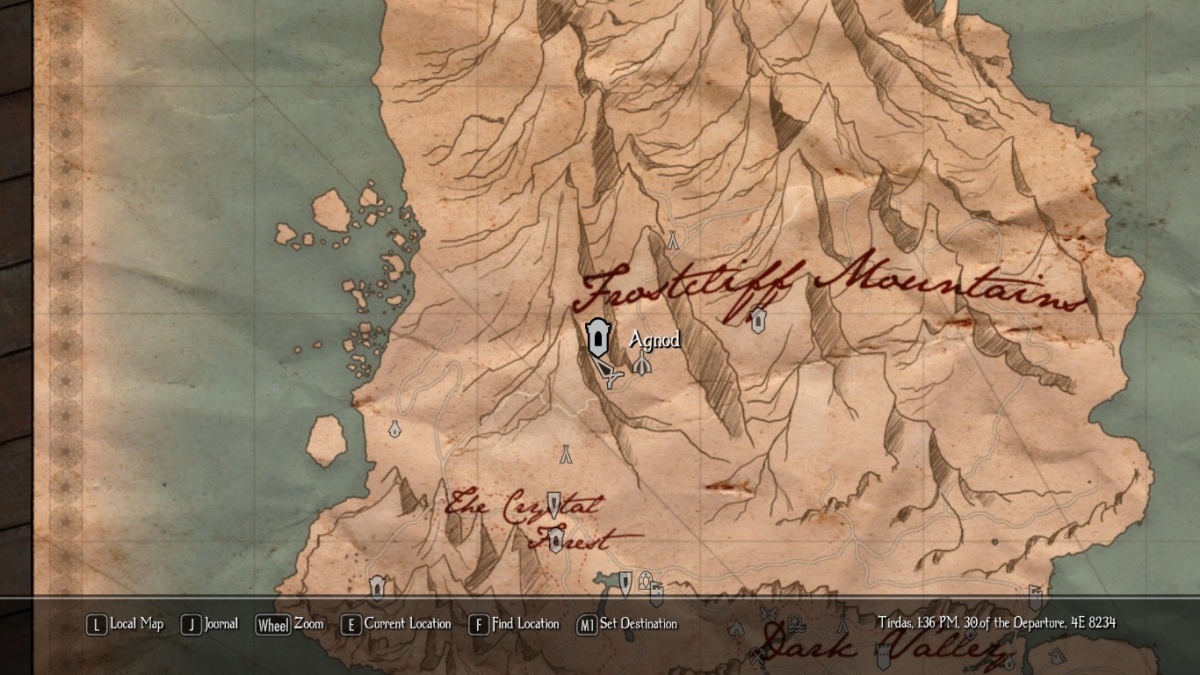Choose Set Destination in the bottom bar
Image resolution: width=1200 pixels, height=675 pixels.
pyautogui.click(x=627, y=624)
